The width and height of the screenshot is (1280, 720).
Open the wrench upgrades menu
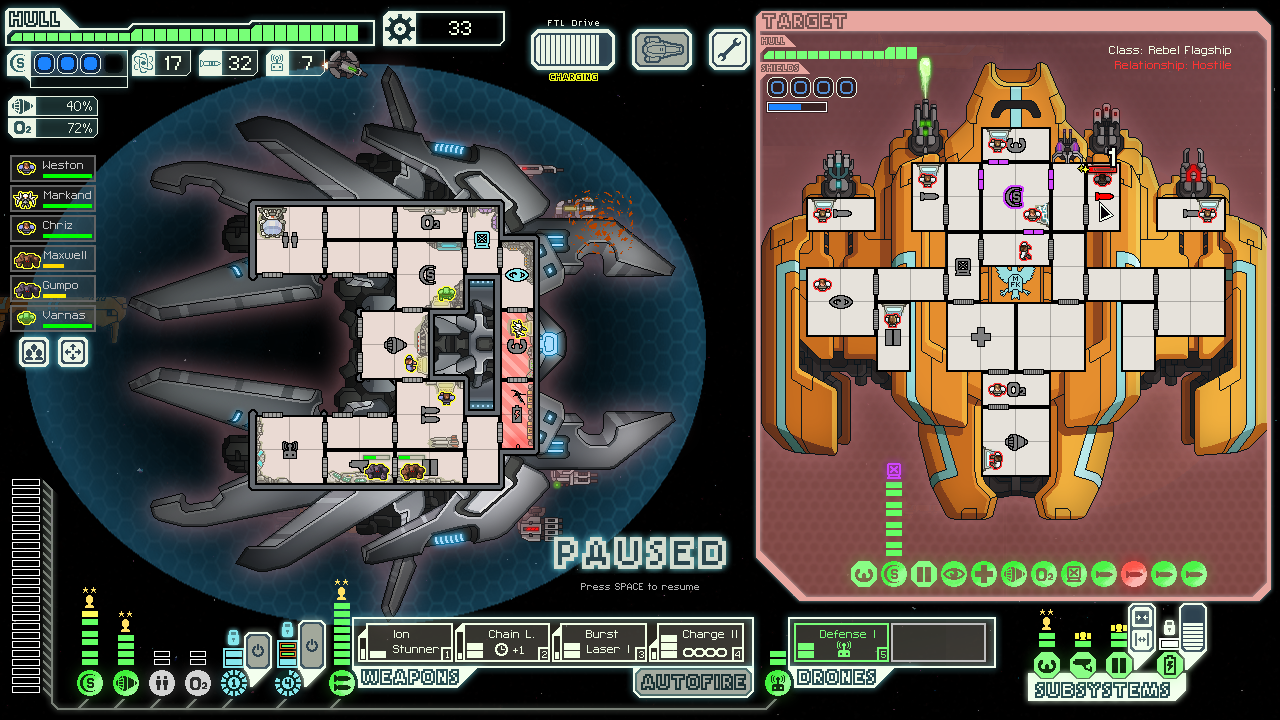(x=729, y=49)
